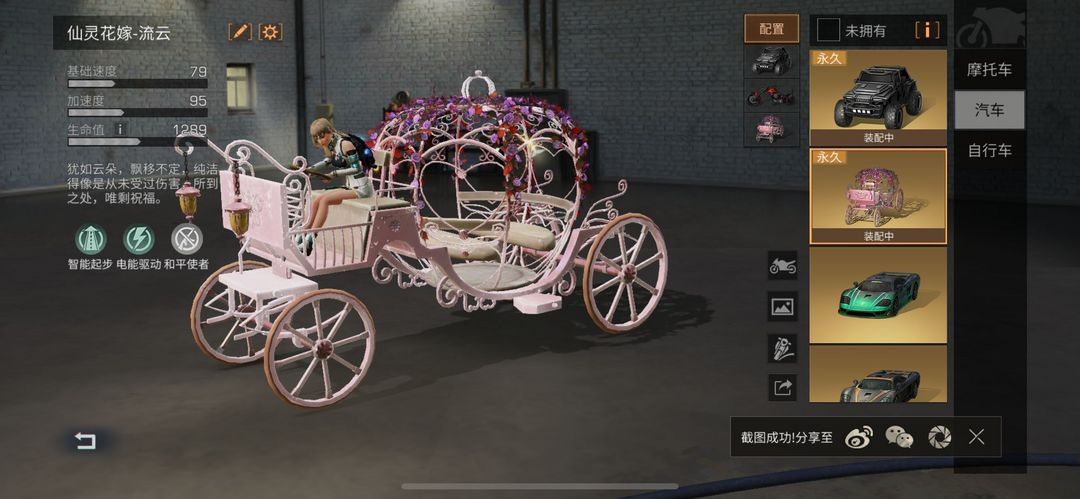Share screenshot to Weibo
This screenshot has height=499, width=1080.
click(x=858, y=437)
